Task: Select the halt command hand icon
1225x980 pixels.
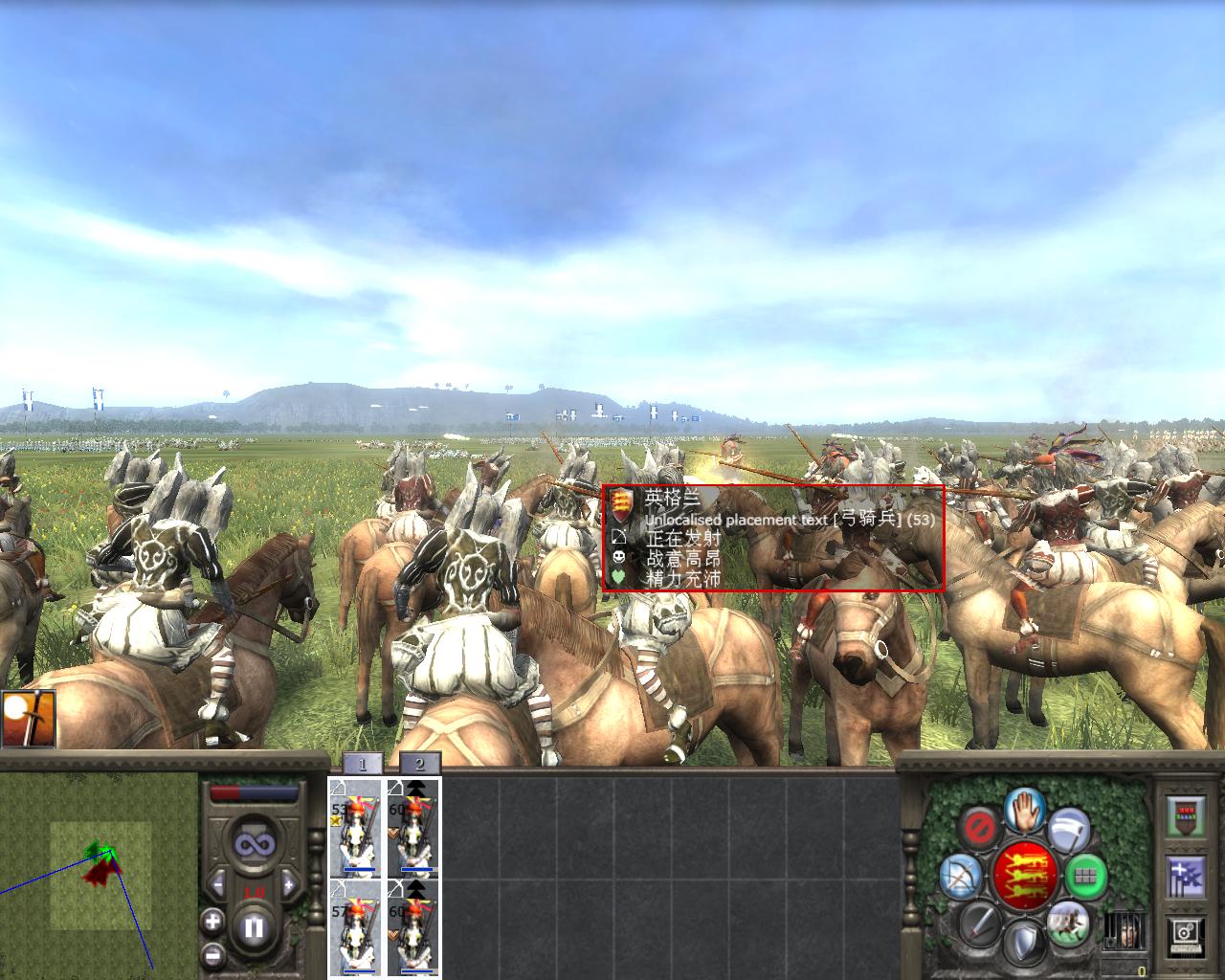Action: coord(1022,813)
